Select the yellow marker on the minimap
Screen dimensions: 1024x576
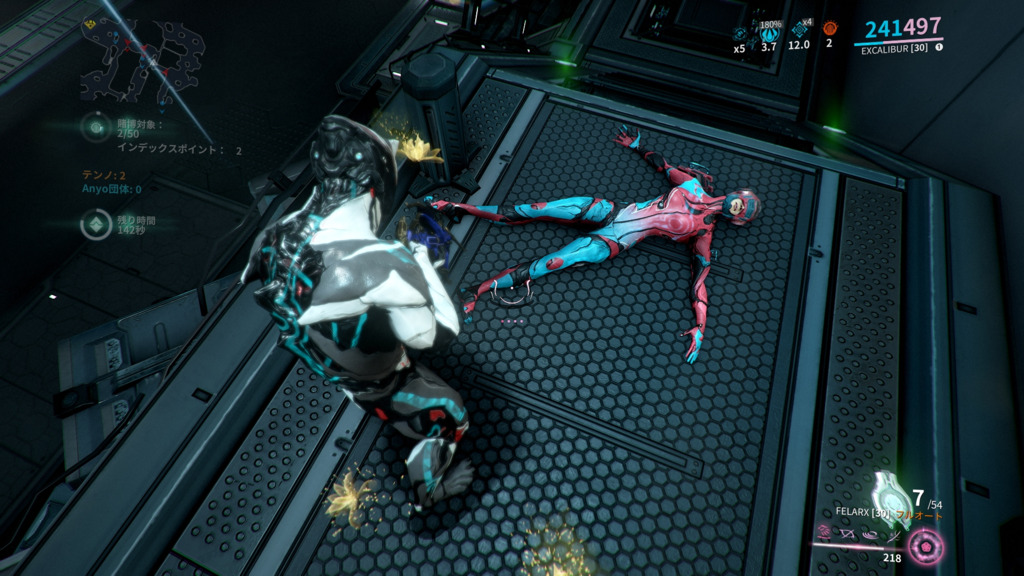pyautogui.click(x=91, y=24)
